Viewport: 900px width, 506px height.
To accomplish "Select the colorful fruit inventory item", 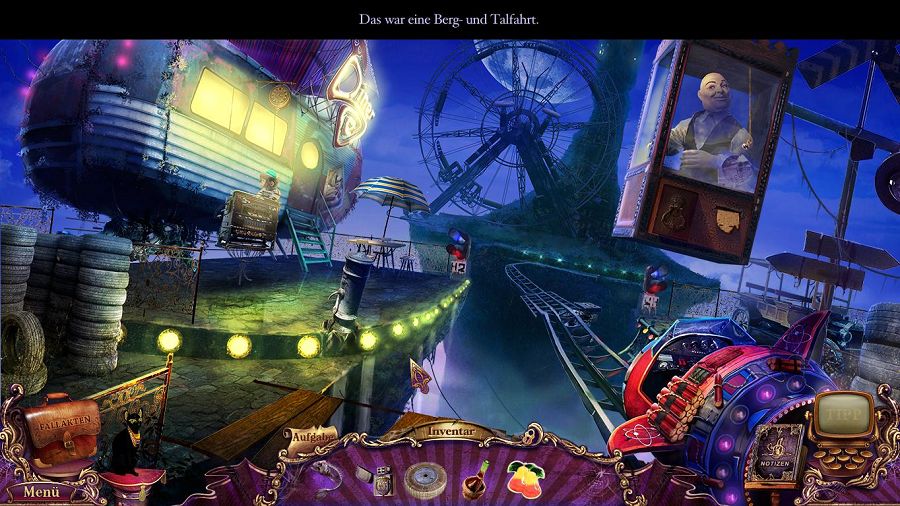I will [x=526, y=478].
